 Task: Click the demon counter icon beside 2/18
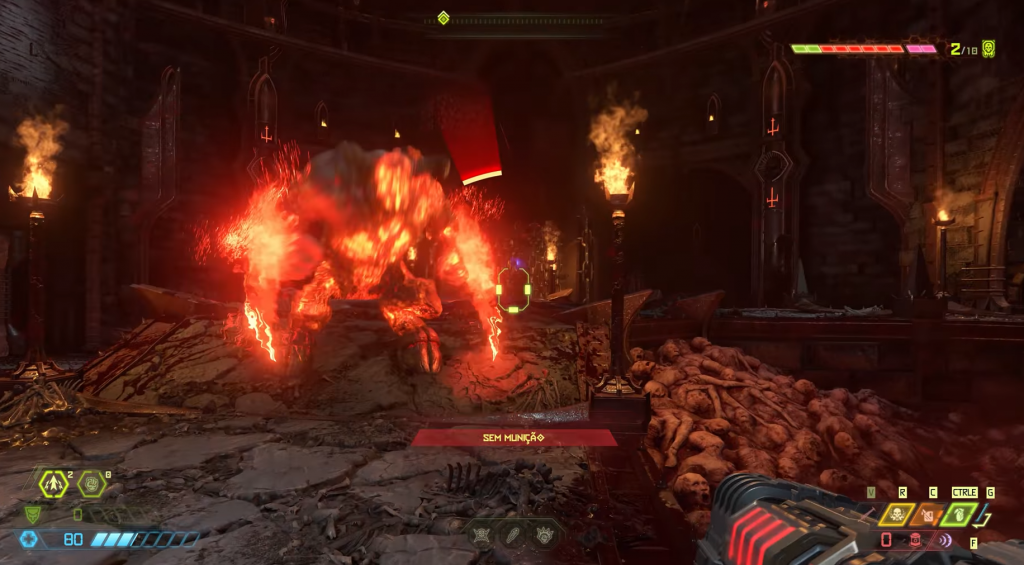click(x=989, y=48)
